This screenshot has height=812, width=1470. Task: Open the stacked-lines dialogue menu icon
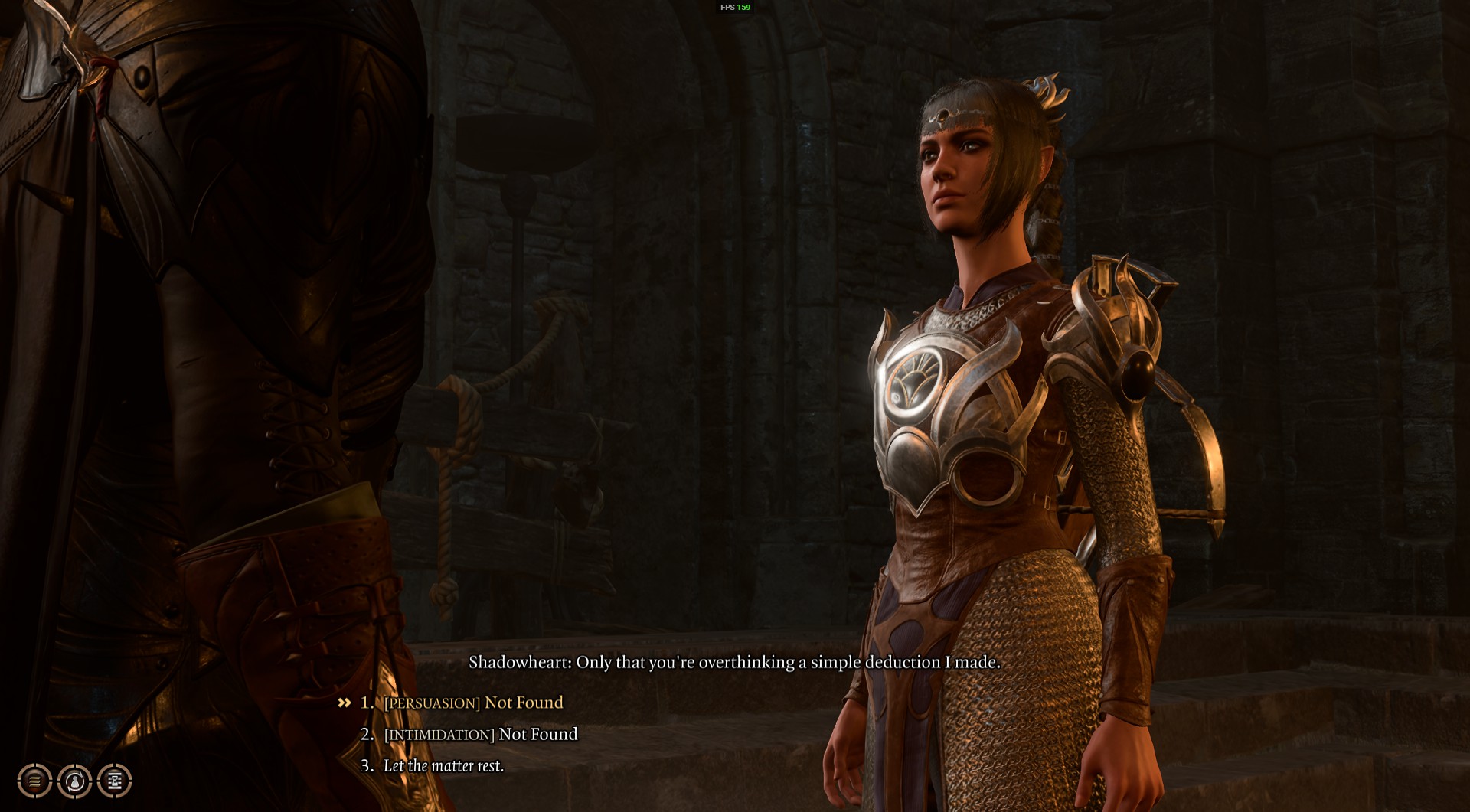34,781
